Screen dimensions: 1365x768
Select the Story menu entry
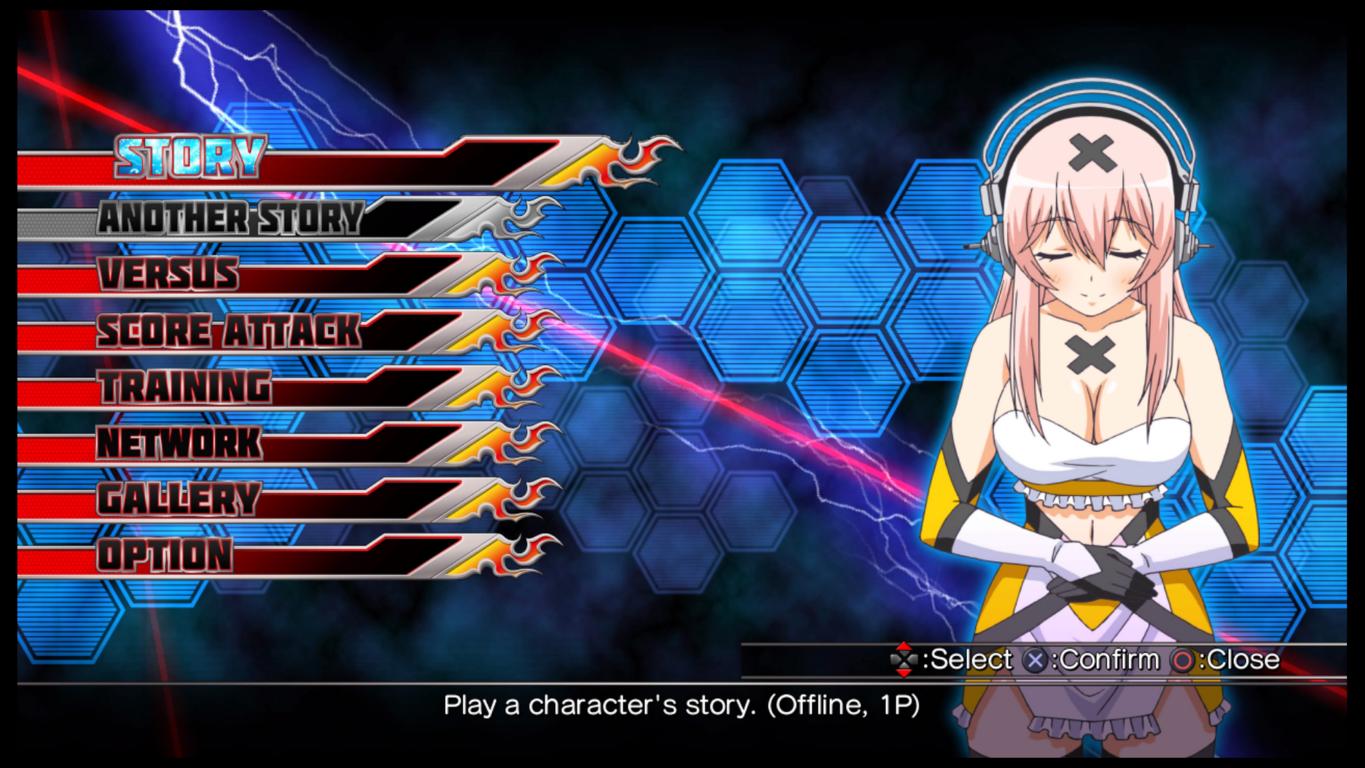(190, 157)
